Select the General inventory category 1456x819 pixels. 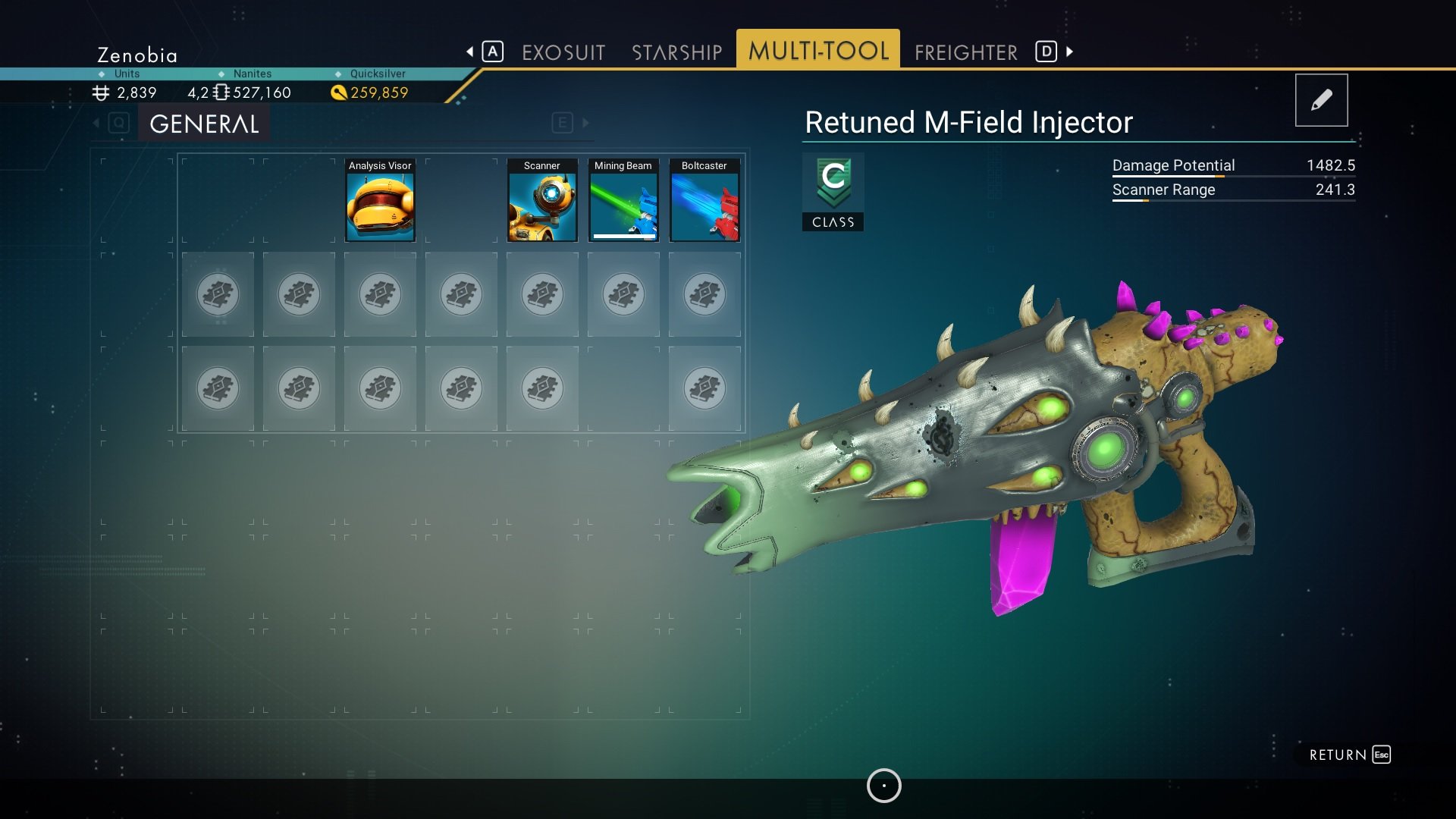tap(204, 124)
